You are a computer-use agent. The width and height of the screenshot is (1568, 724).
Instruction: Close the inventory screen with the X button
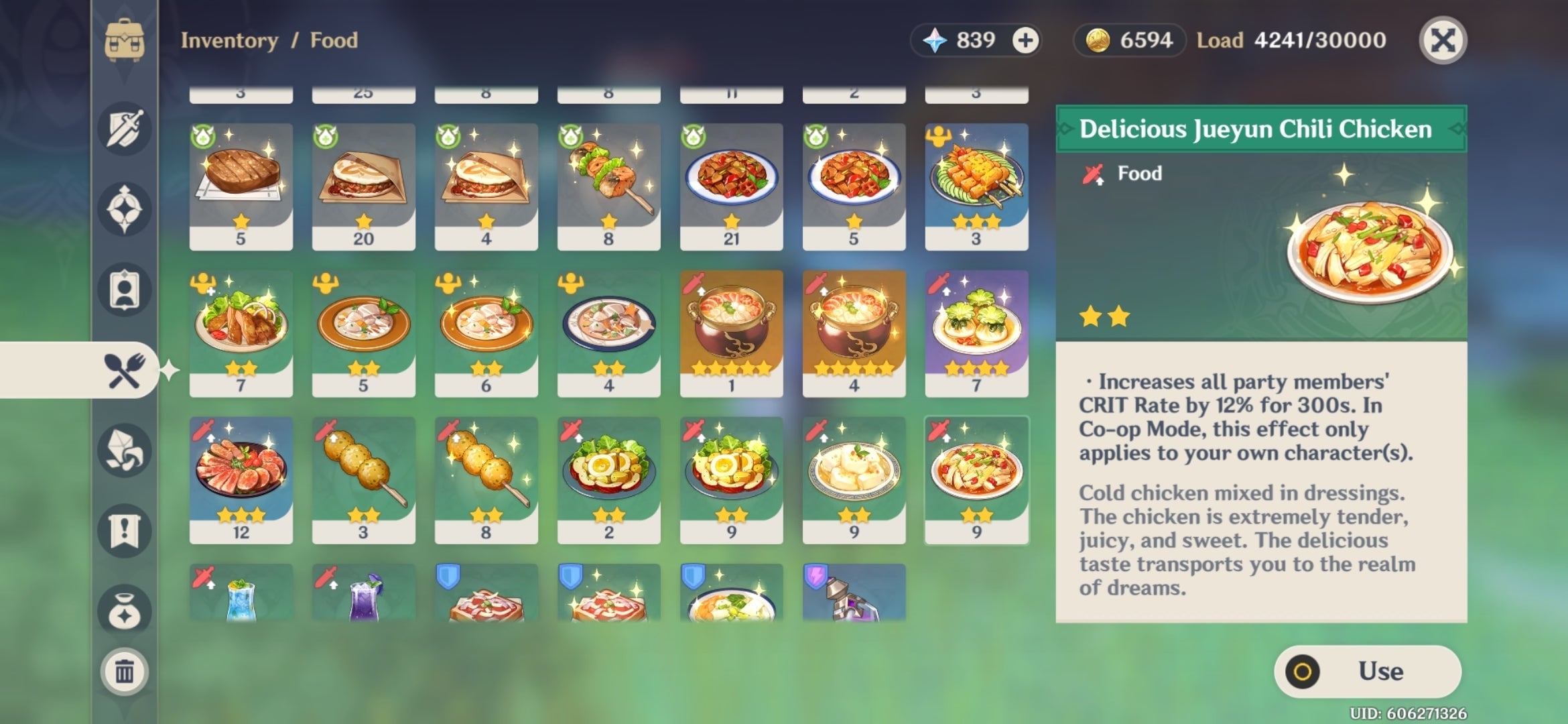coord(1442,40)
